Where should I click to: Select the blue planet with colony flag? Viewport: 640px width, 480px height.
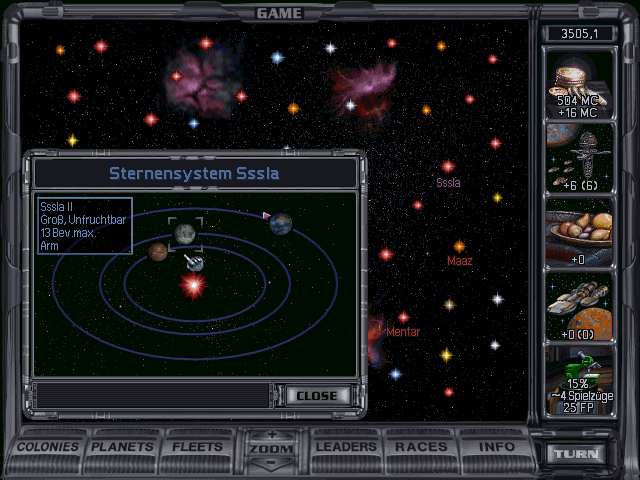[281, 223]
